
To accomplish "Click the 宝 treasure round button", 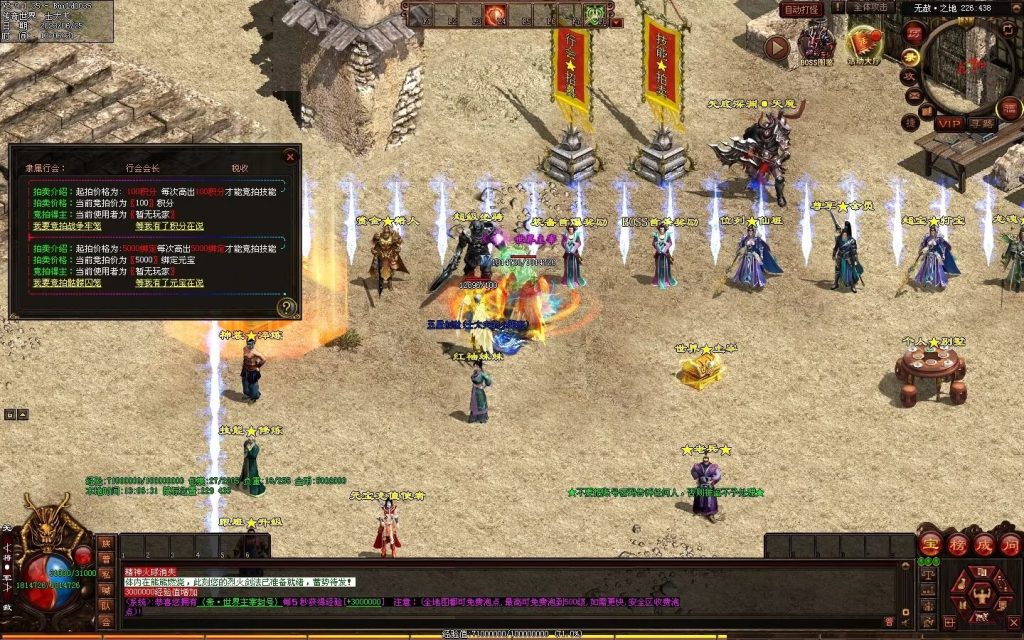I will coord(930,545).
